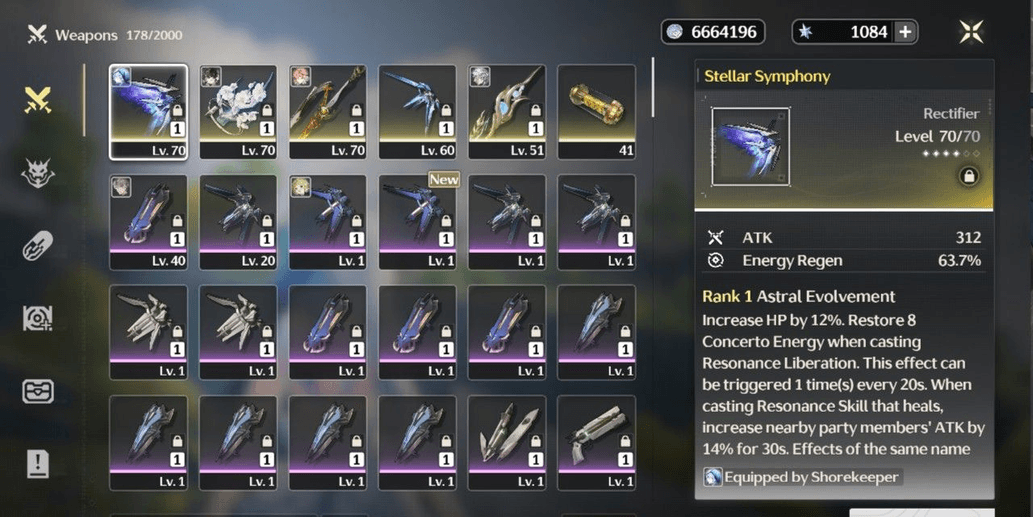Select the pistols weapon slot
The image size is (1033, 517).
(x=597, y=442)
